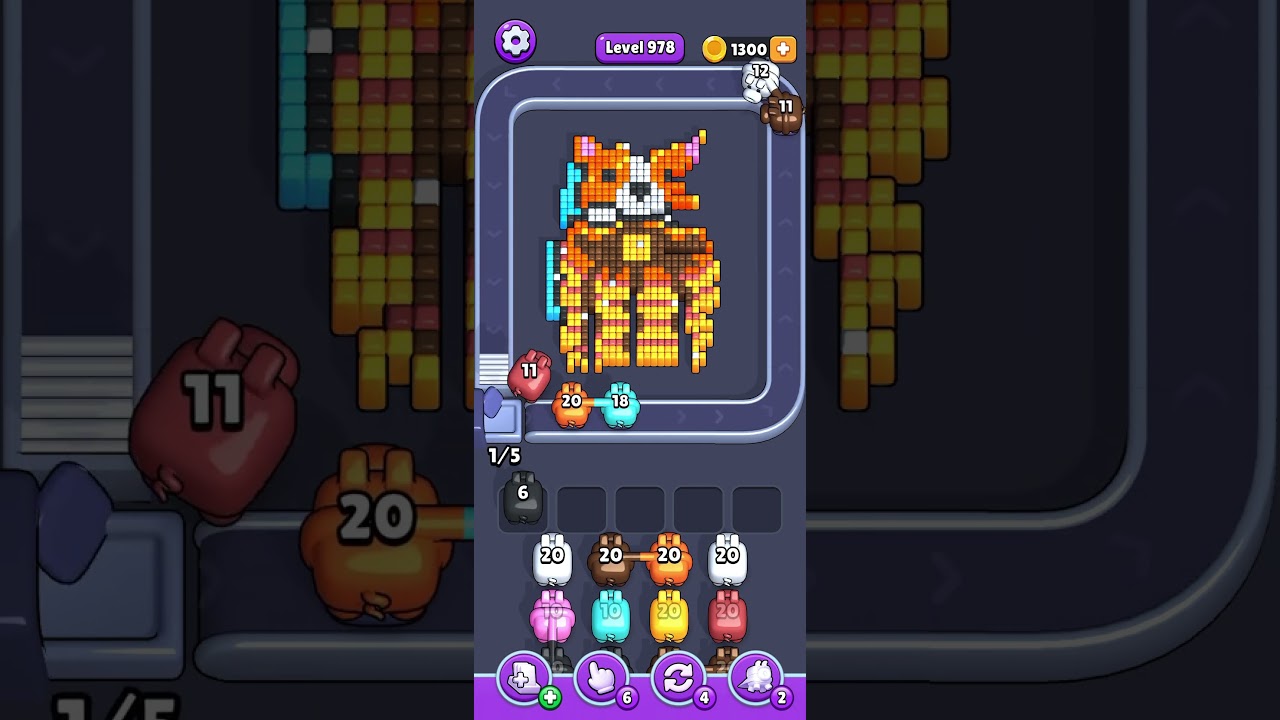Viewport: 1280px width, 720px height.
Task: Select the yellow shooter numbered 20
Action: click(x=669, y=617)
